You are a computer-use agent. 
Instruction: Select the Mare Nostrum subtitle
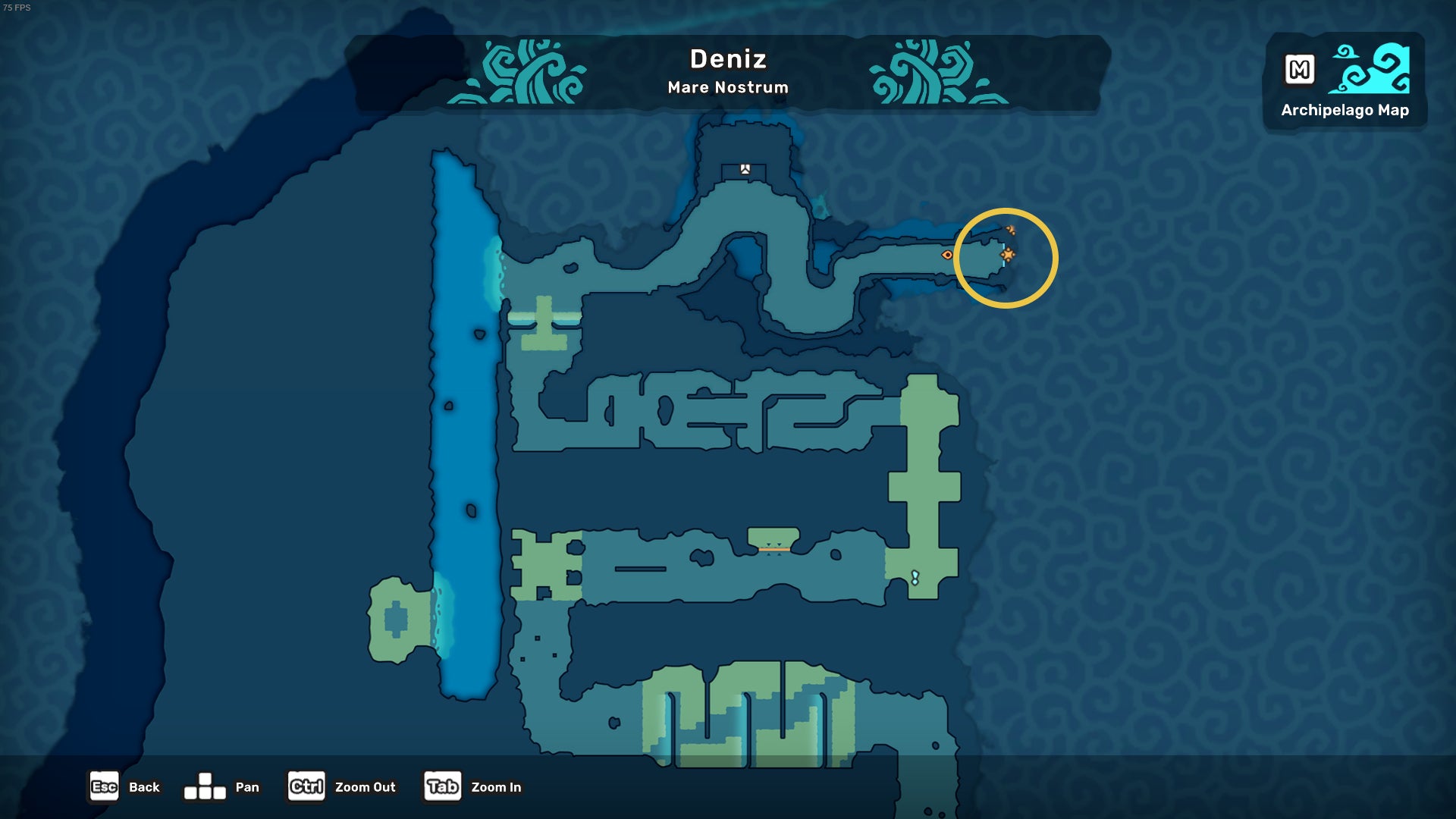click(727, 88)
